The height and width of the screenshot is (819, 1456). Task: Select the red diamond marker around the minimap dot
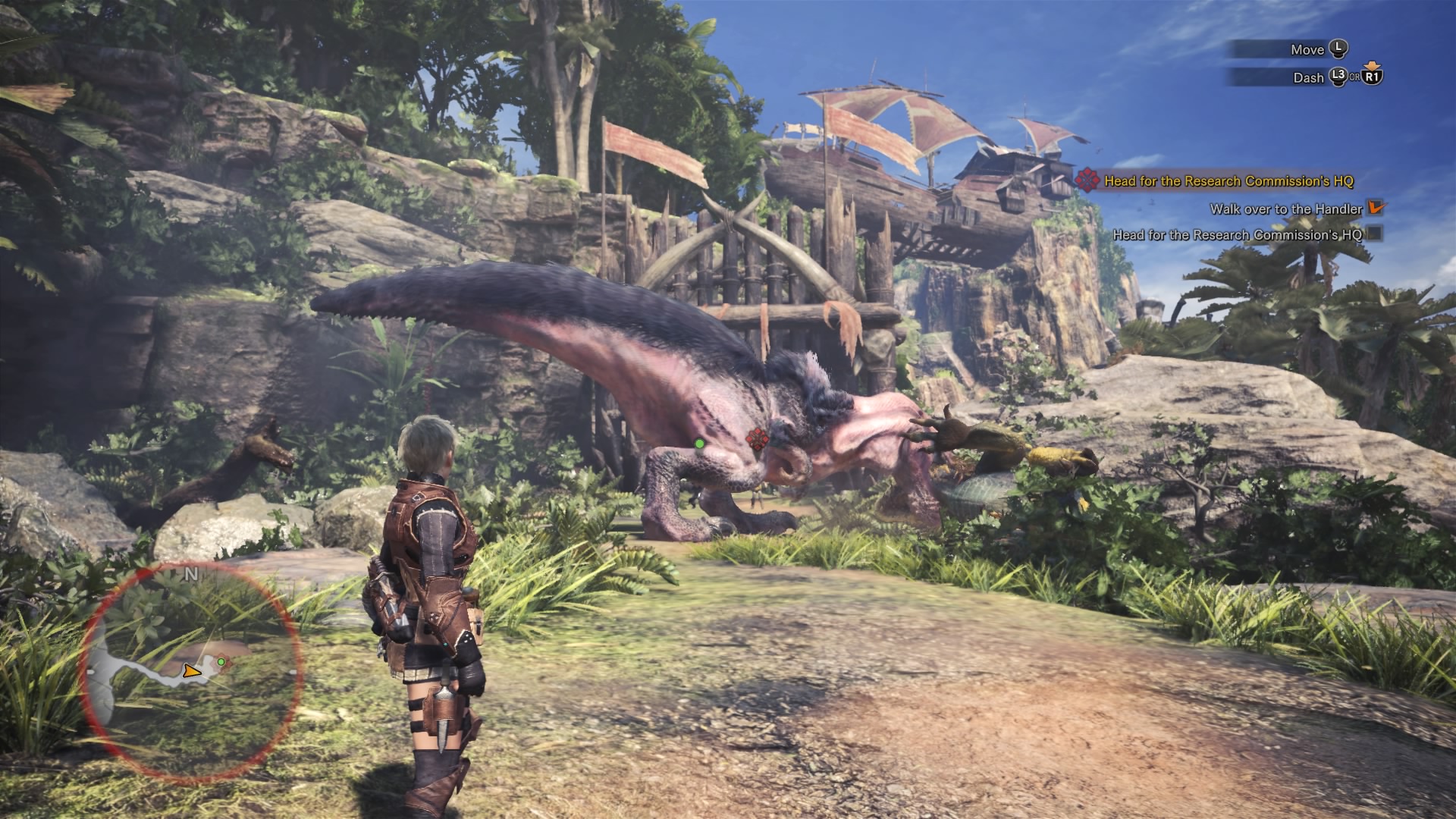click(224, 663)
